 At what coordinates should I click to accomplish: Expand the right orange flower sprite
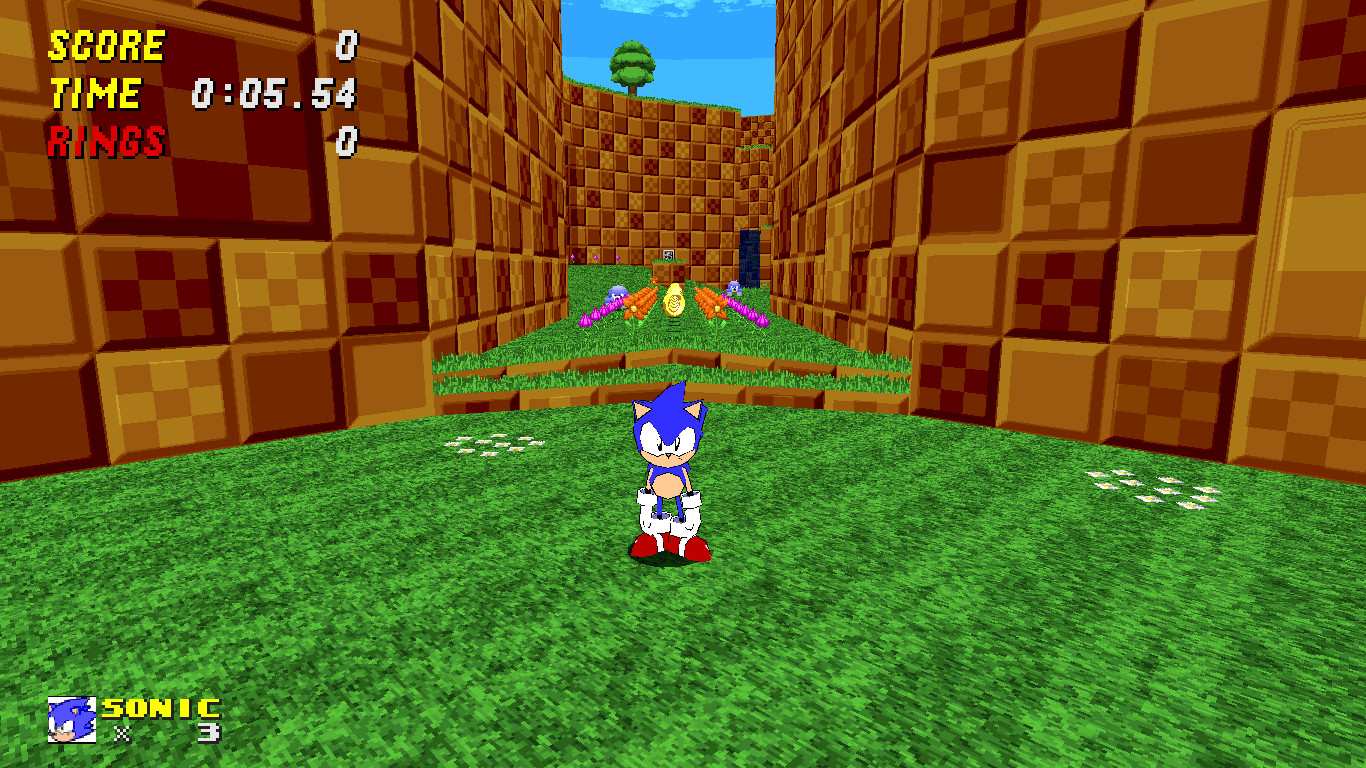710,305
